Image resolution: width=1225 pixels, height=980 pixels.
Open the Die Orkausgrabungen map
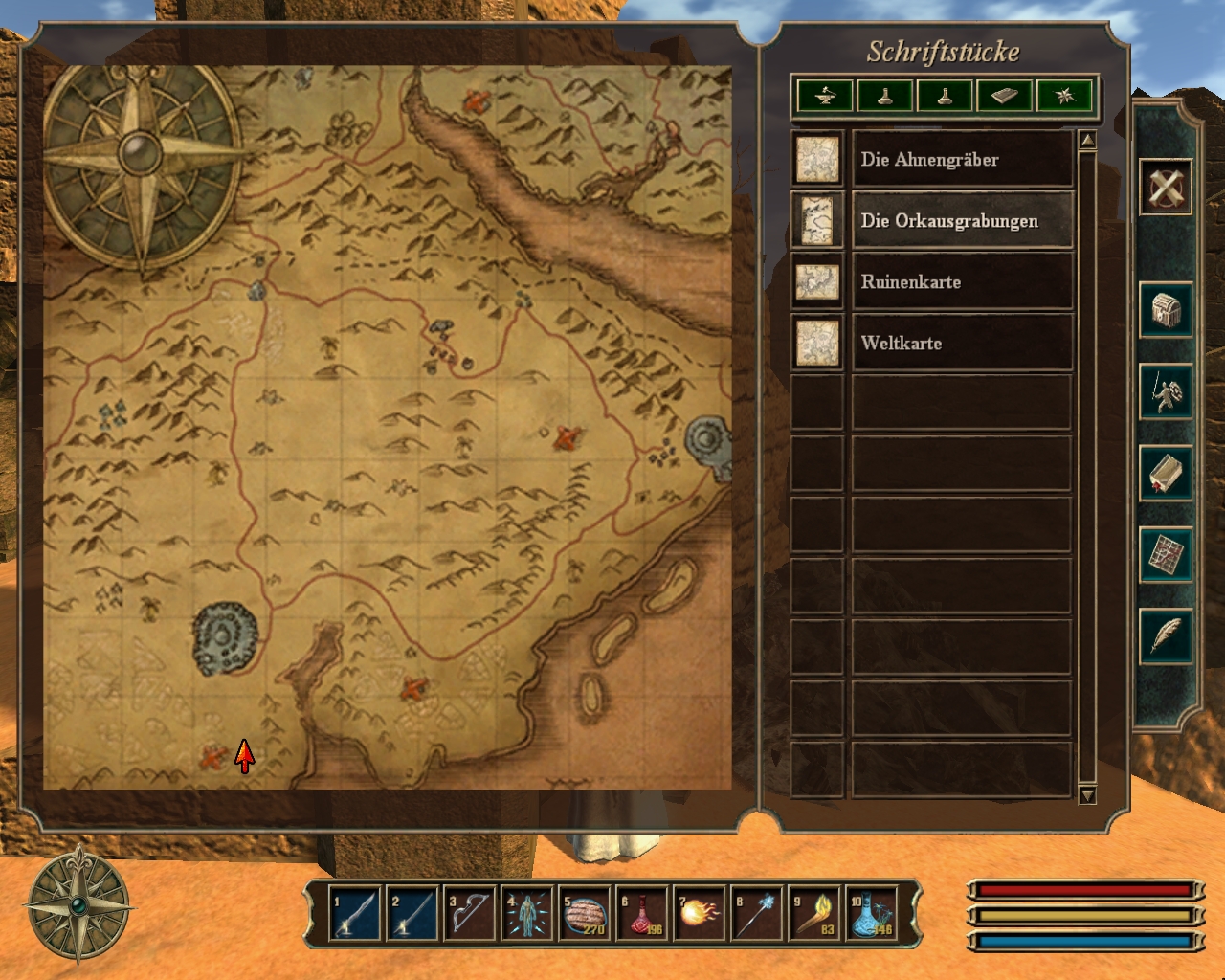[961, 221]
